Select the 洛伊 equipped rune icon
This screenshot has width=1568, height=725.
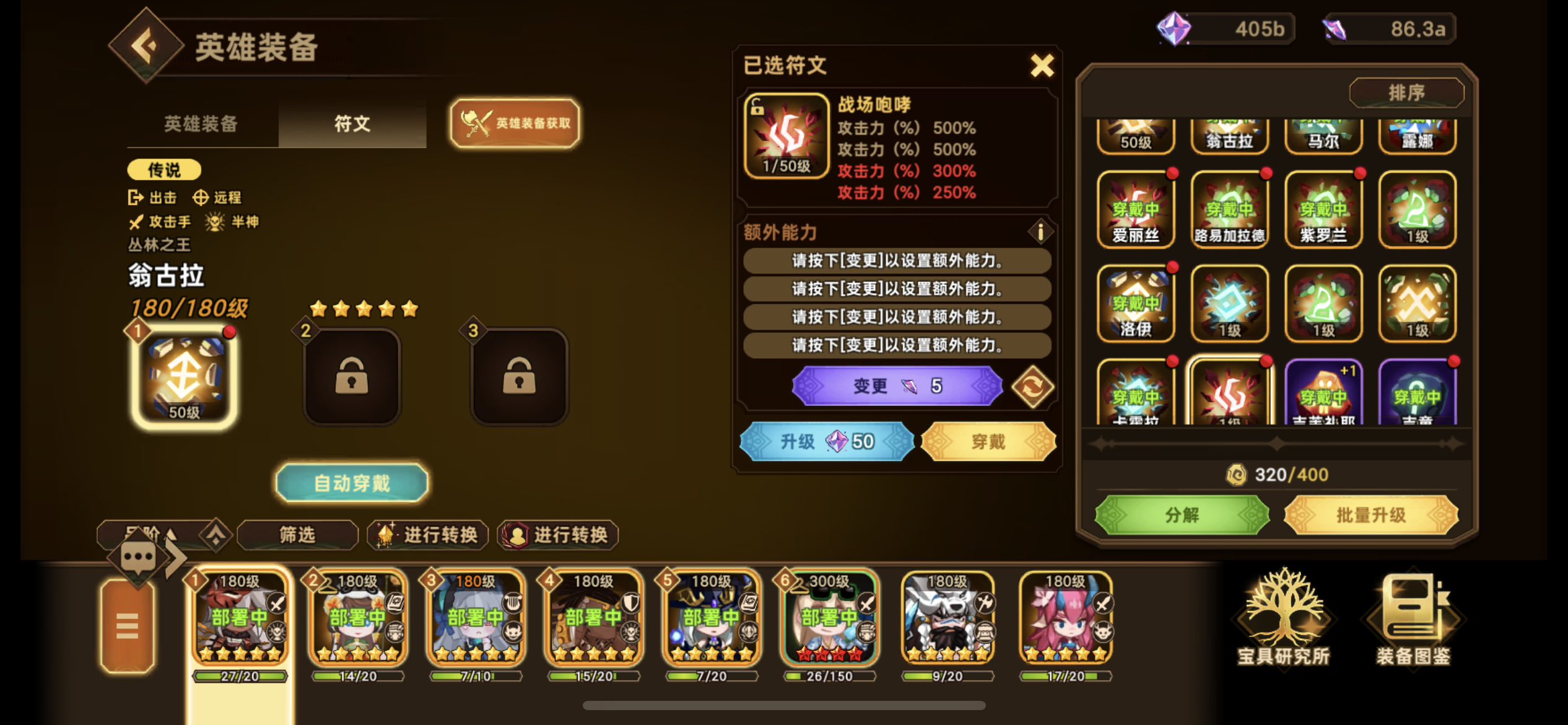click(x=1136, y=302)
